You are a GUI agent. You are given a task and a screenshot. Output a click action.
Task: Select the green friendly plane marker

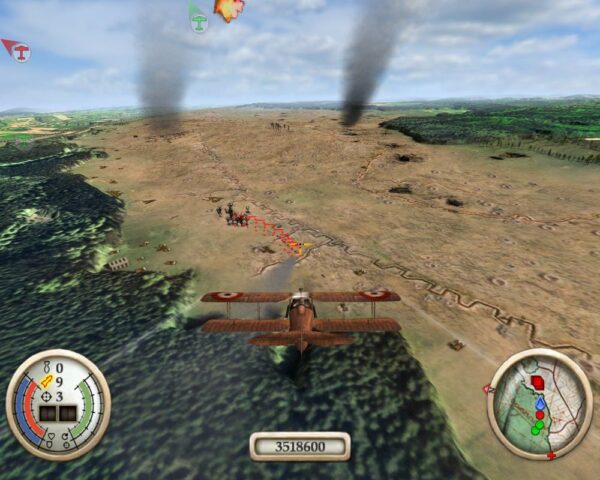pos(198,17)
